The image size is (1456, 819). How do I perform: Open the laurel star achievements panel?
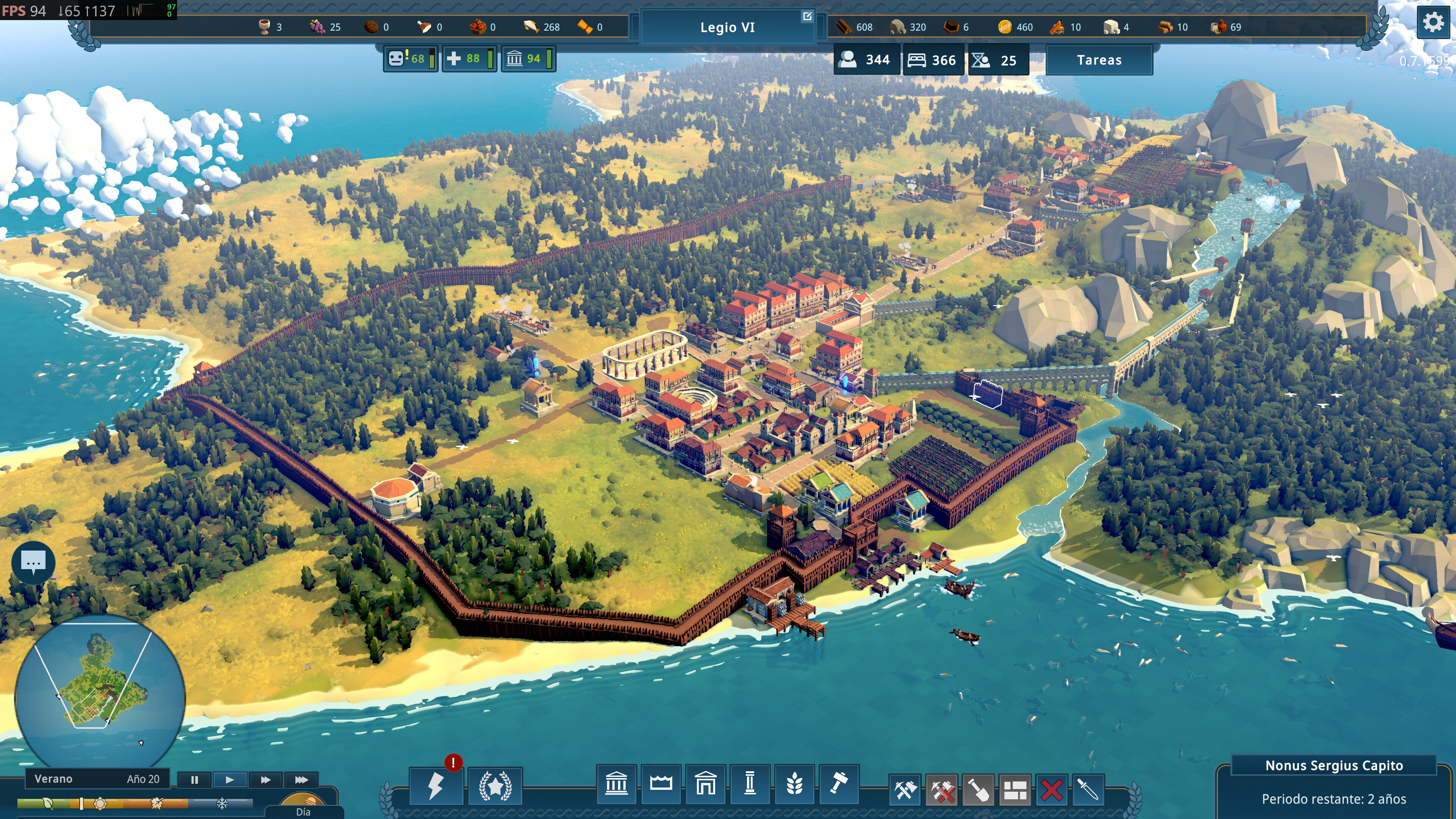[x=495, y=786]
